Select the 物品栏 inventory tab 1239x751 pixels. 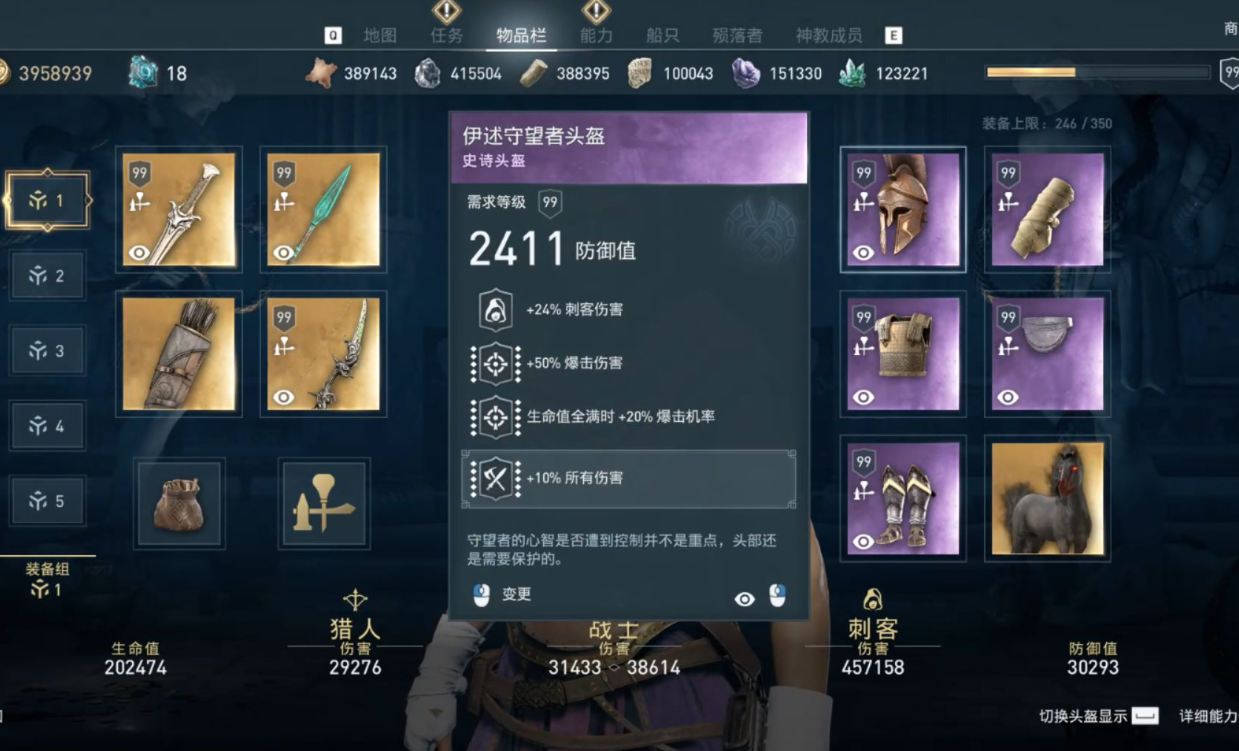pyautogui.click(x=521, y=35)
